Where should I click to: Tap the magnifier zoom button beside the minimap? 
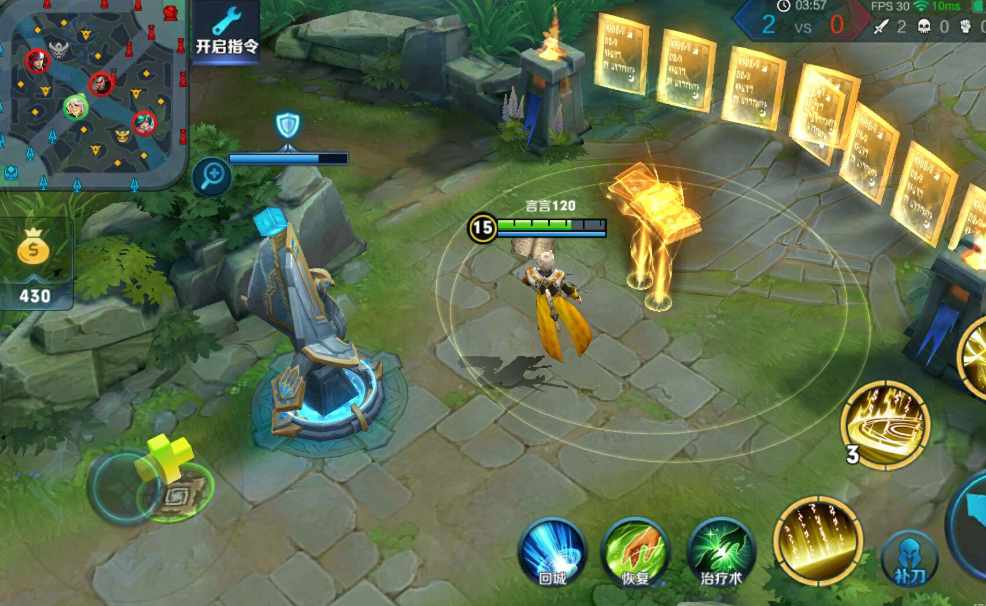211,177
